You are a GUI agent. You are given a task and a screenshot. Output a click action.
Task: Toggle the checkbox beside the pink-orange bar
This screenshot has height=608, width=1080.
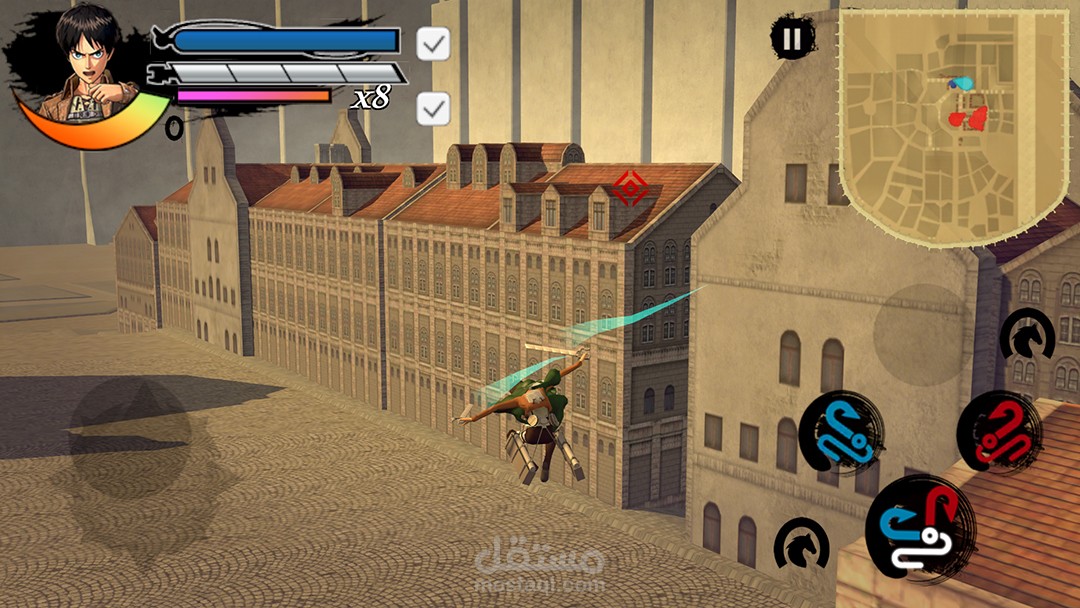point(433,109)
